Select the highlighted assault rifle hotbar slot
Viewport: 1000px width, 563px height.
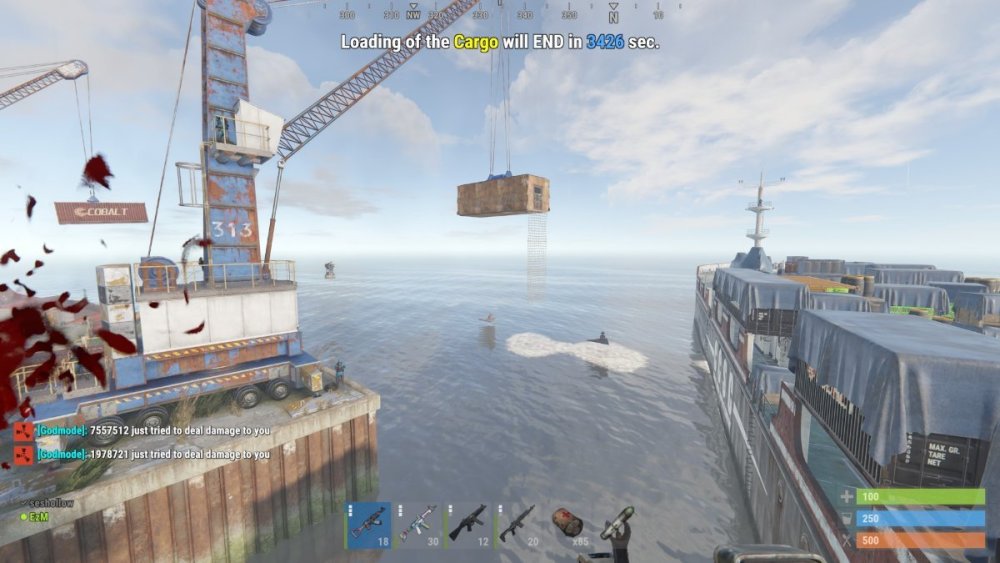coord(368,525)
